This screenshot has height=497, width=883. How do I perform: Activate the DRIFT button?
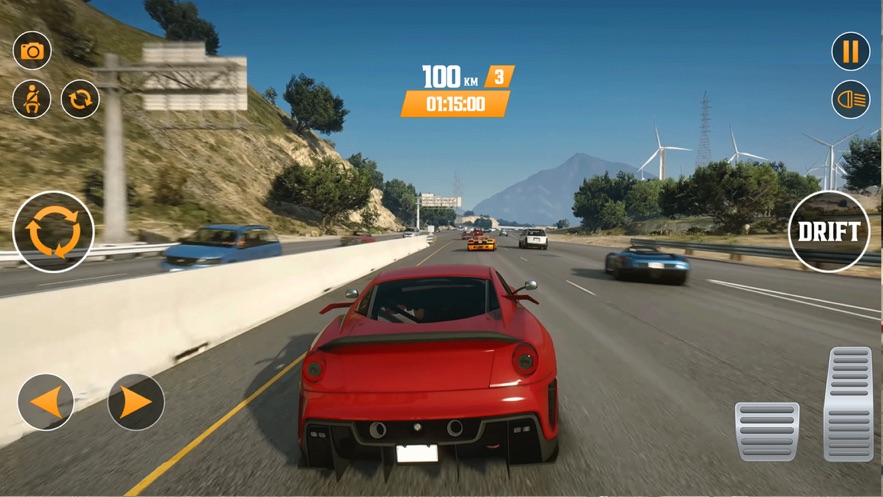(x=829, y=232)
